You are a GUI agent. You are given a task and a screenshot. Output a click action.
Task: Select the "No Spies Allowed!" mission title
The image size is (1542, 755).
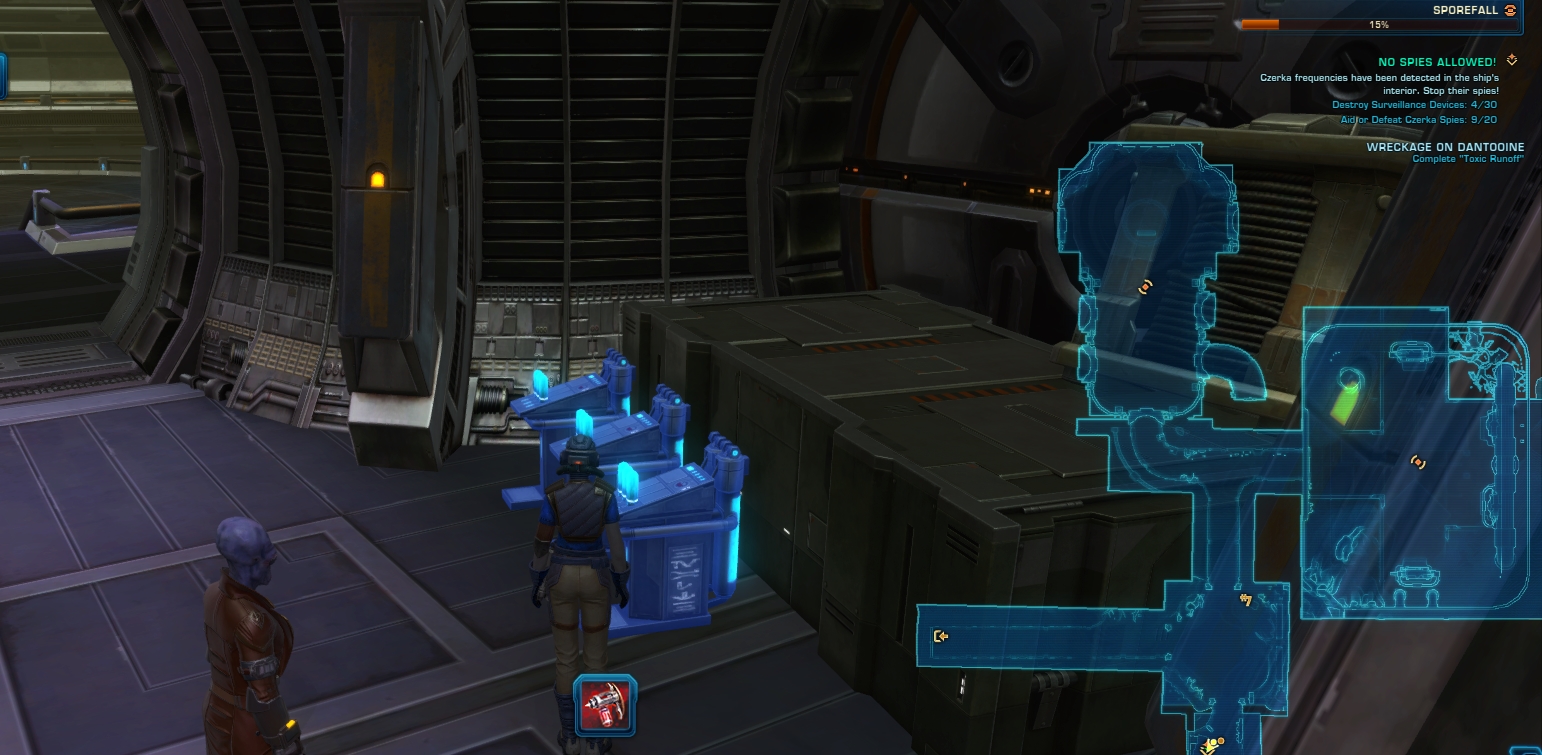(1436, 62)
